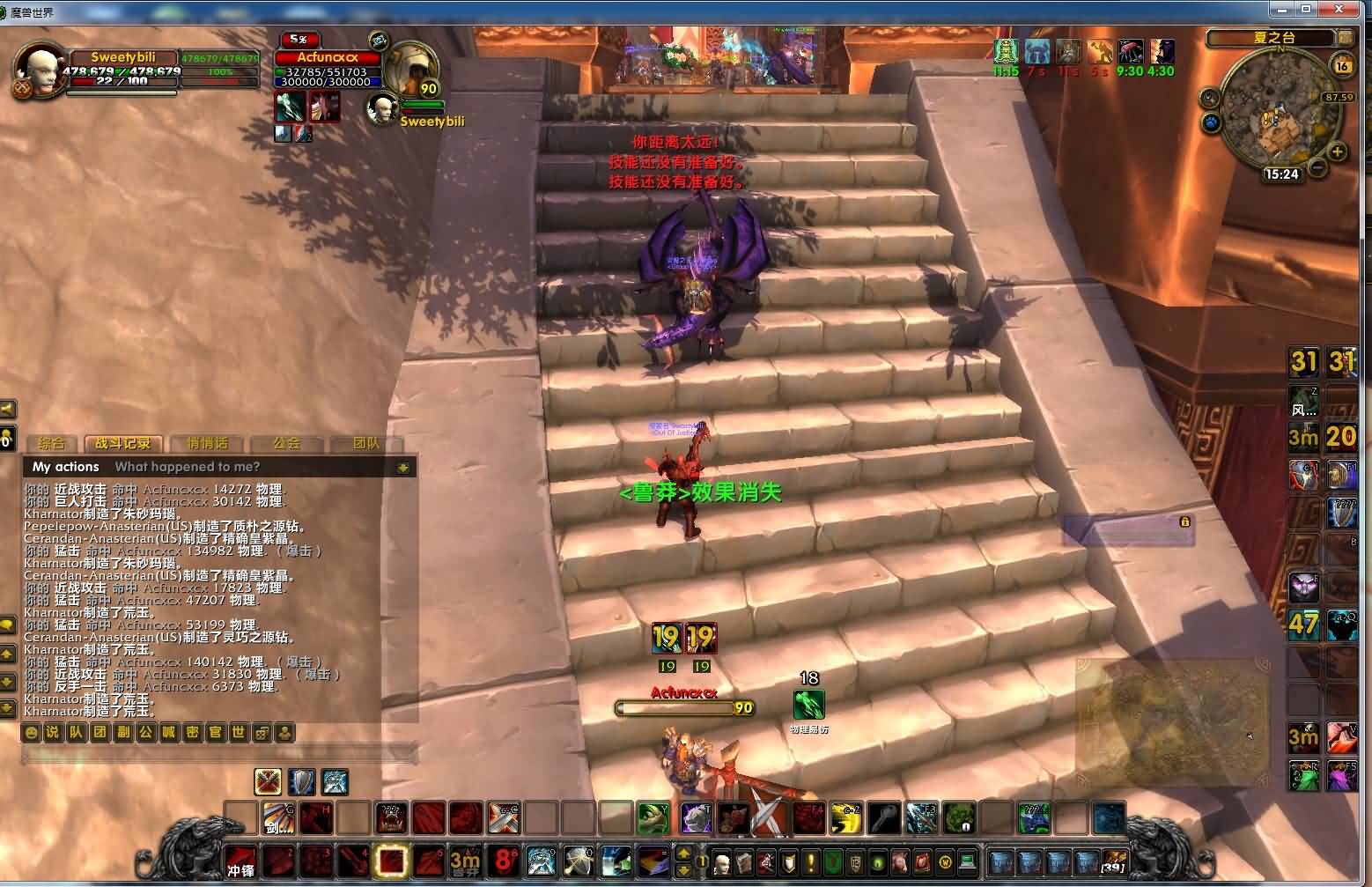Screen dimensions: 1372x887
Task: Open the character info micro button
Action: tap(721, 861)
